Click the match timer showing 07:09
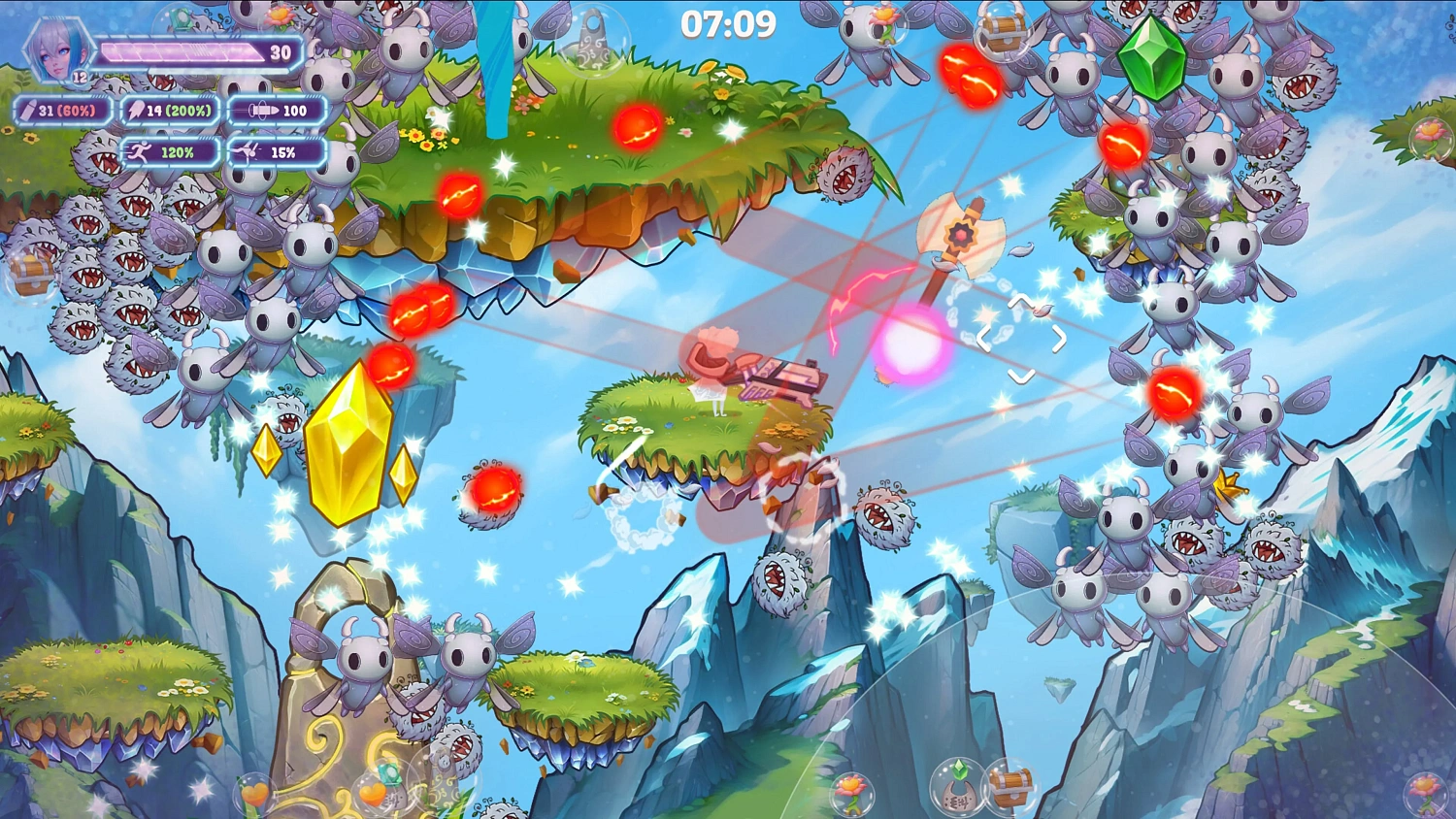Image resolution: width=1456 pixels, height=819 pixels. (x=727, y=23)
